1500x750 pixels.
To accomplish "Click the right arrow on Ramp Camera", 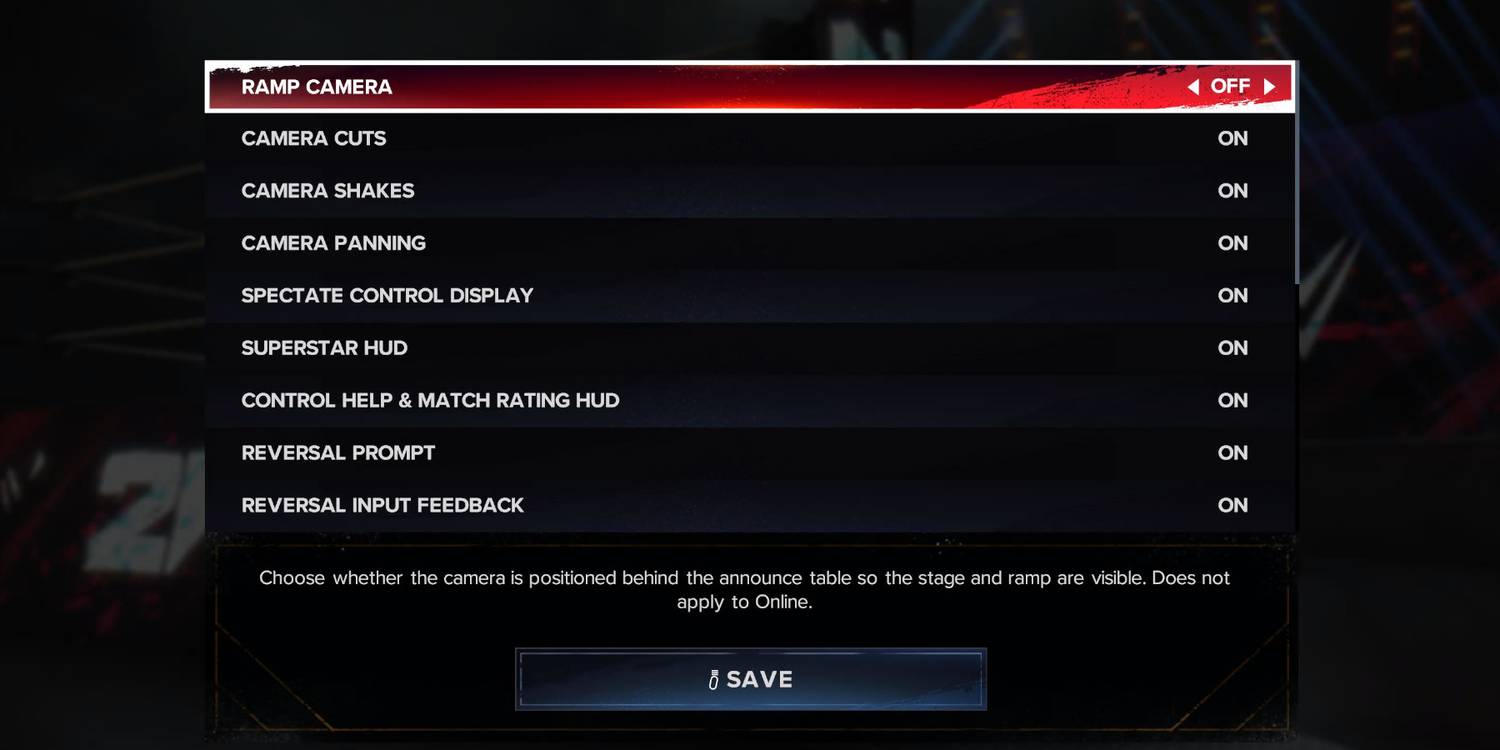I will [x=1271, y=86].
